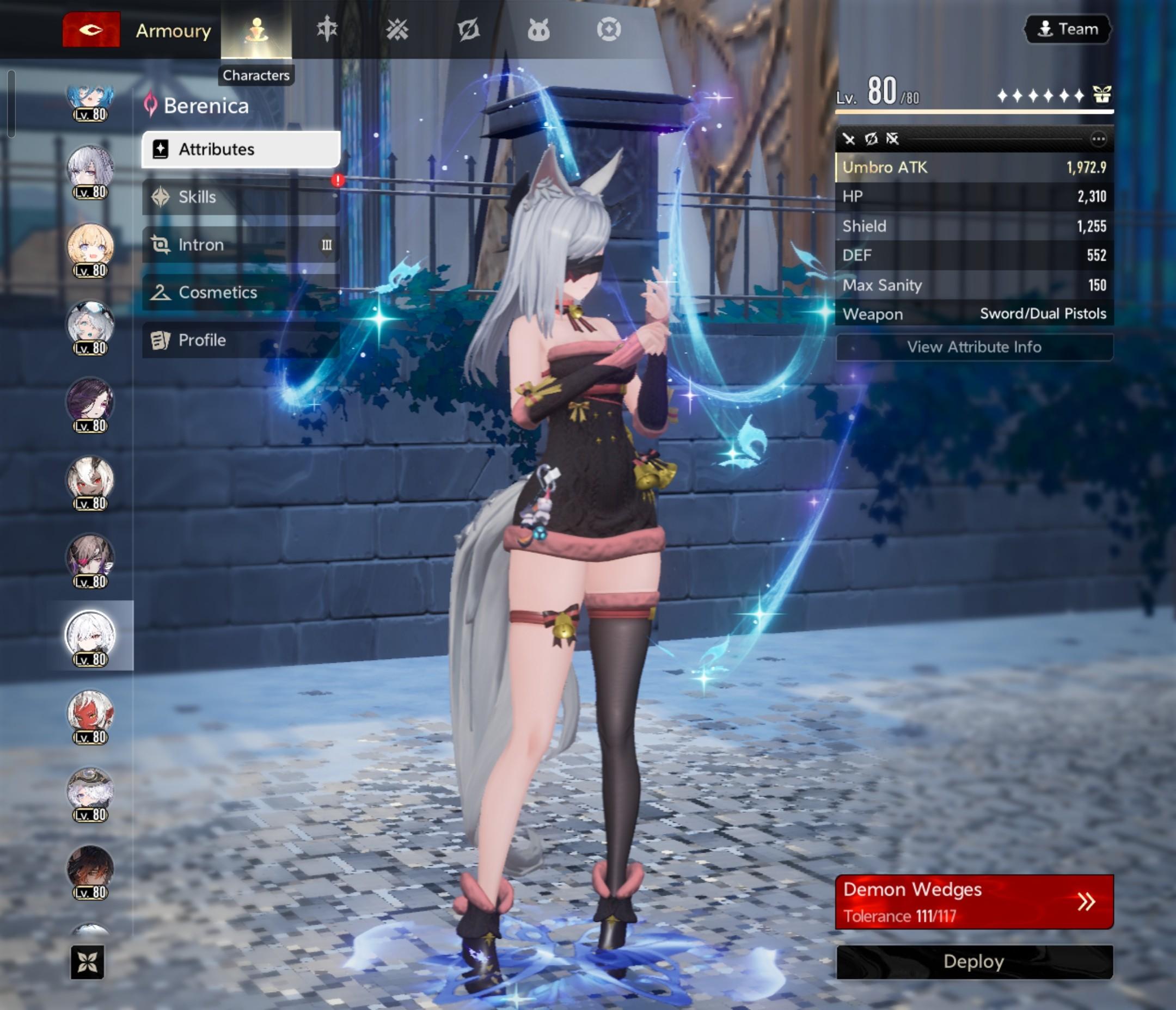The image size is (1176, 1010).
Task: Click the flower icon below the character list
Action: pos(88,962)
